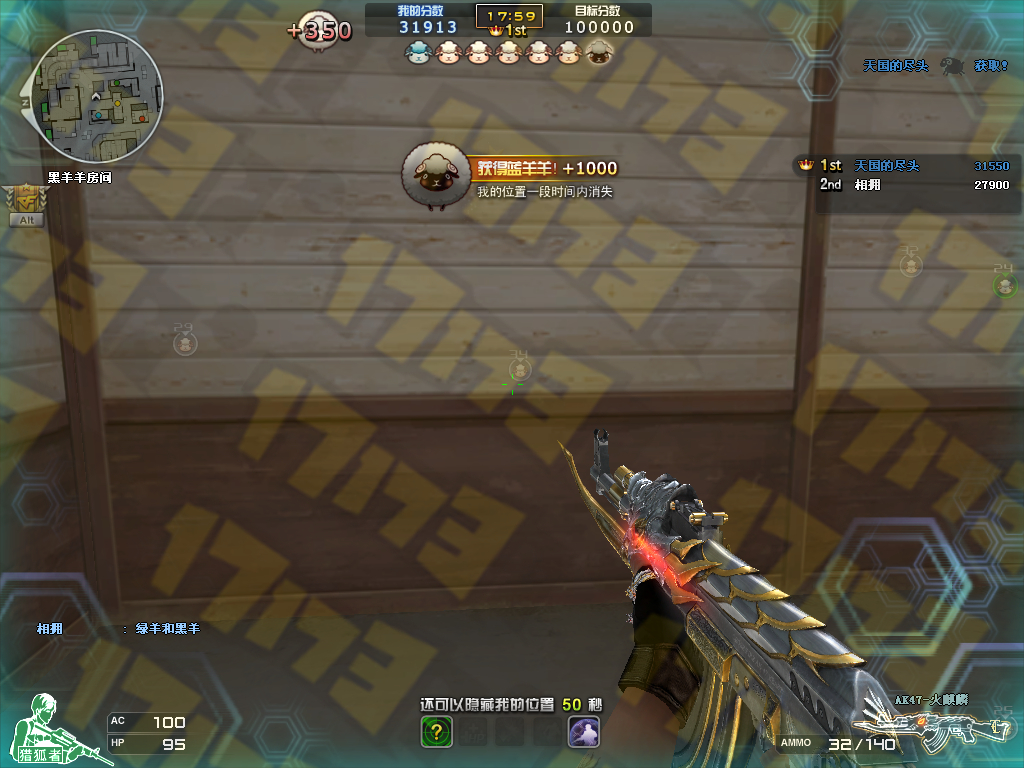Activate the soldier silhouette globe skill
The image size is (1024, 768).
point(583,732)
